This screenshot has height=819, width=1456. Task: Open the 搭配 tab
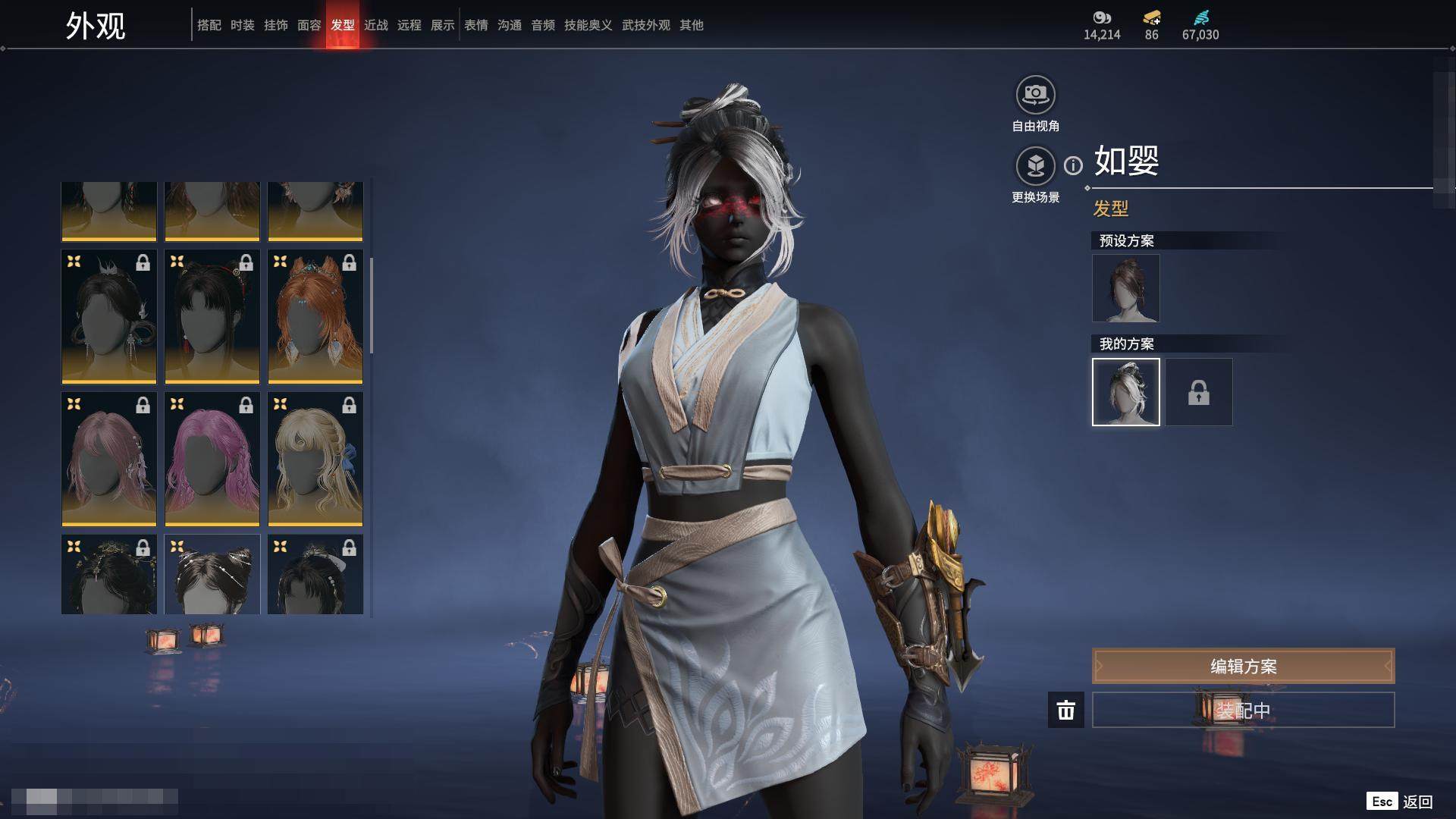tap(209, 25)
